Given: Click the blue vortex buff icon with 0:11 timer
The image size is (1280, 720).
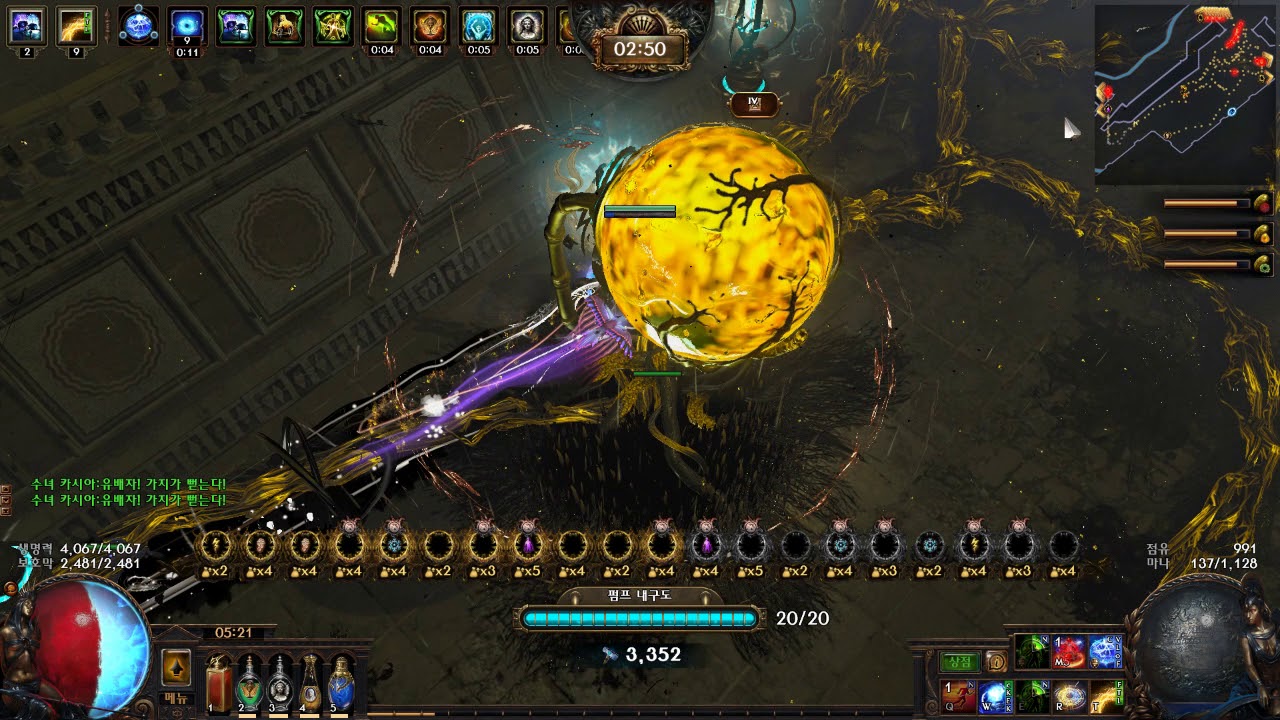Looking at the screenshot, I should [x=187, y=26].
